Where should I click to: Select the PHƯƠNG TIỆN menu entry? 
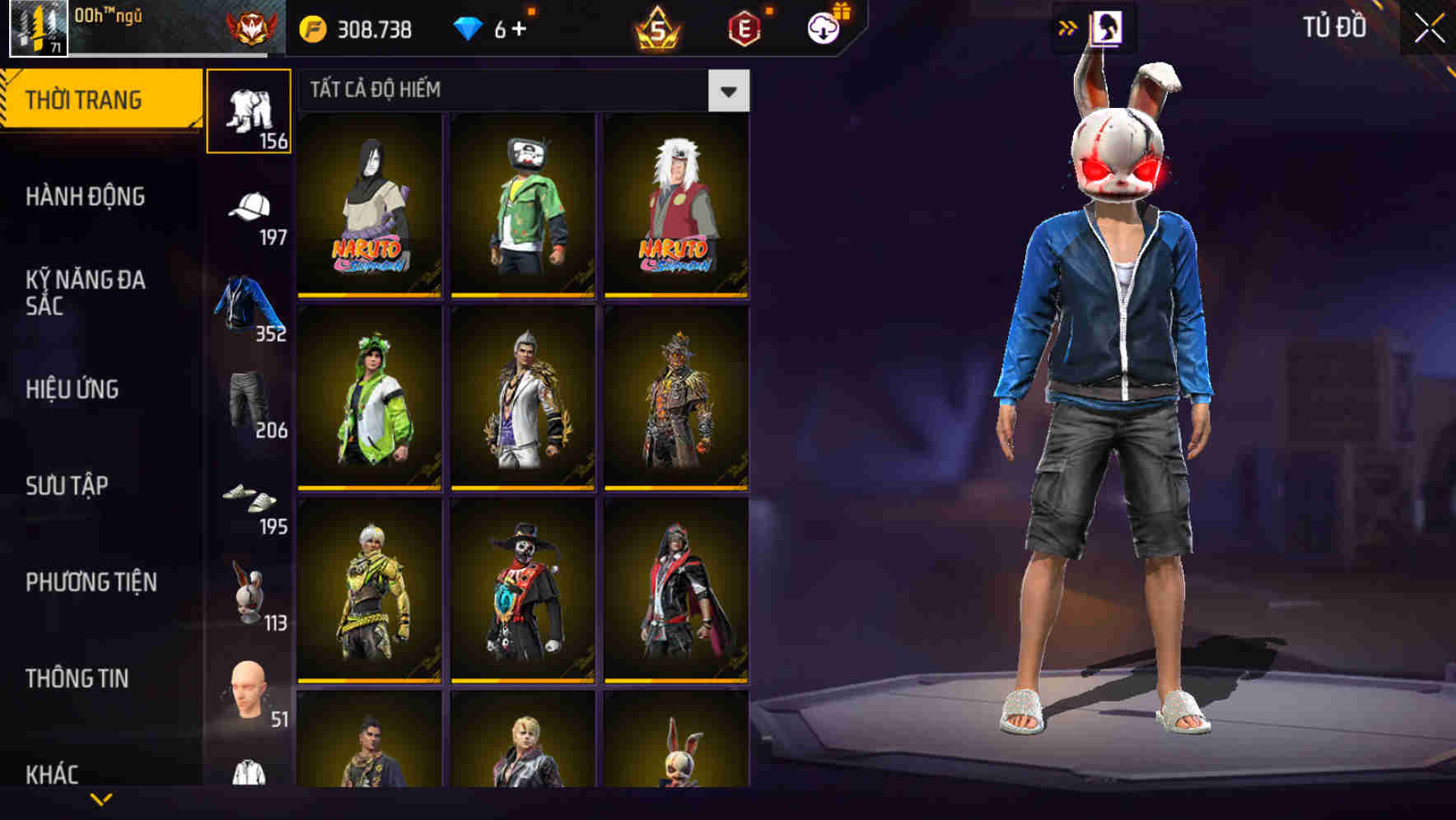(86, 582)
